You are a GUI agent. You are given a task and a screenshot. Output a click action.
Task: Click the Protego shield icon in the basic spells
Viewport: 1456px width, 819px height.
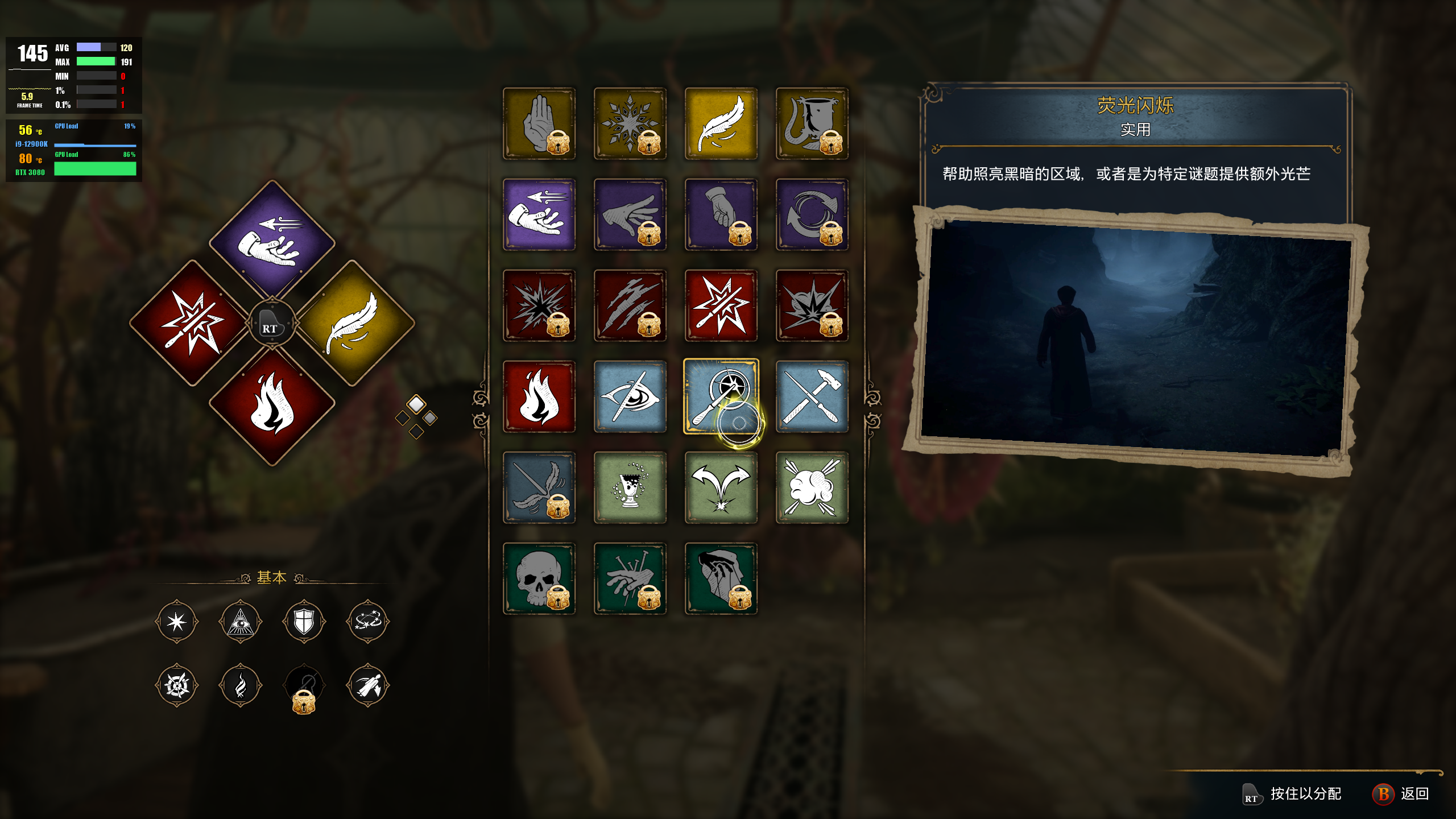click(x=304, y=621)
